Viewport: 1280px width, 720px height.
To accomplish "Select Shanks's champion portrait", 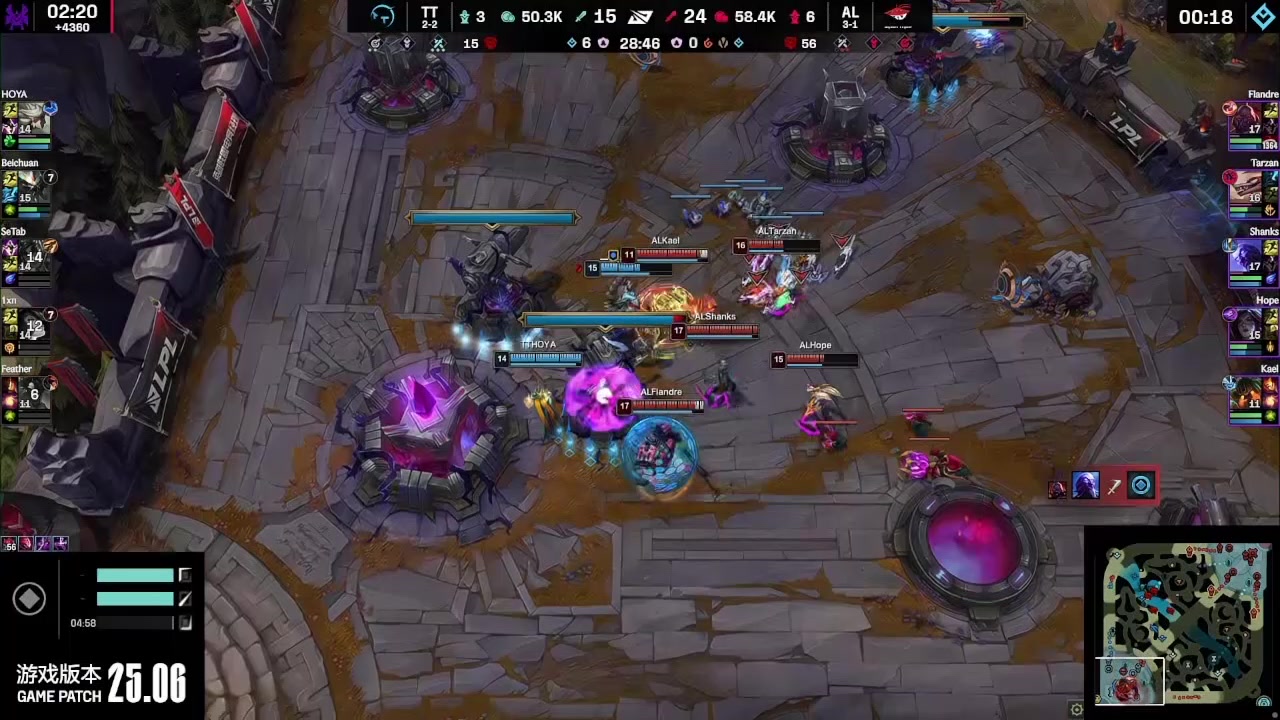I will tap(1247, 256).
